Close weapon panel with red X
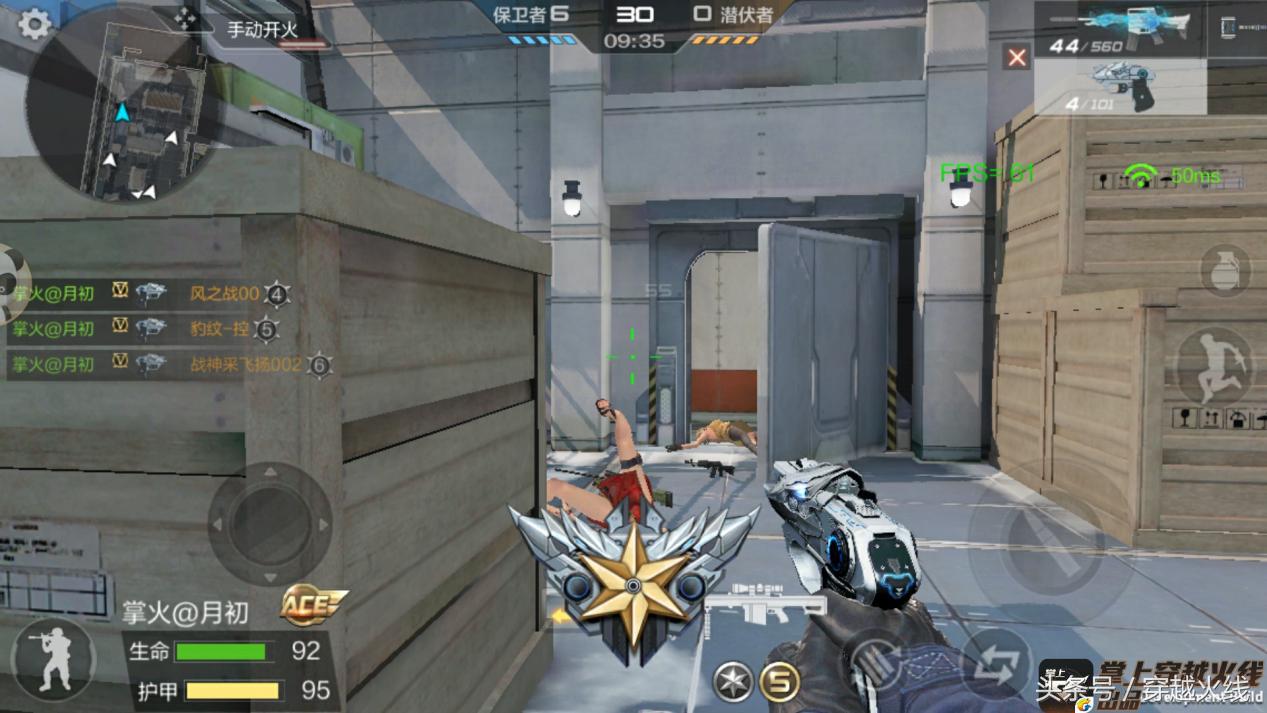The image size is (1267, 713). (1017, 57)
